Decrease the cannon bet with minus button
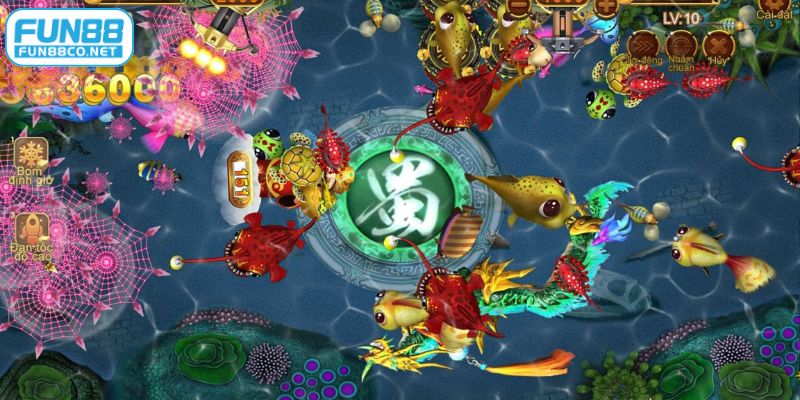The width and height of the screenshot is (800, 400). 518,5
